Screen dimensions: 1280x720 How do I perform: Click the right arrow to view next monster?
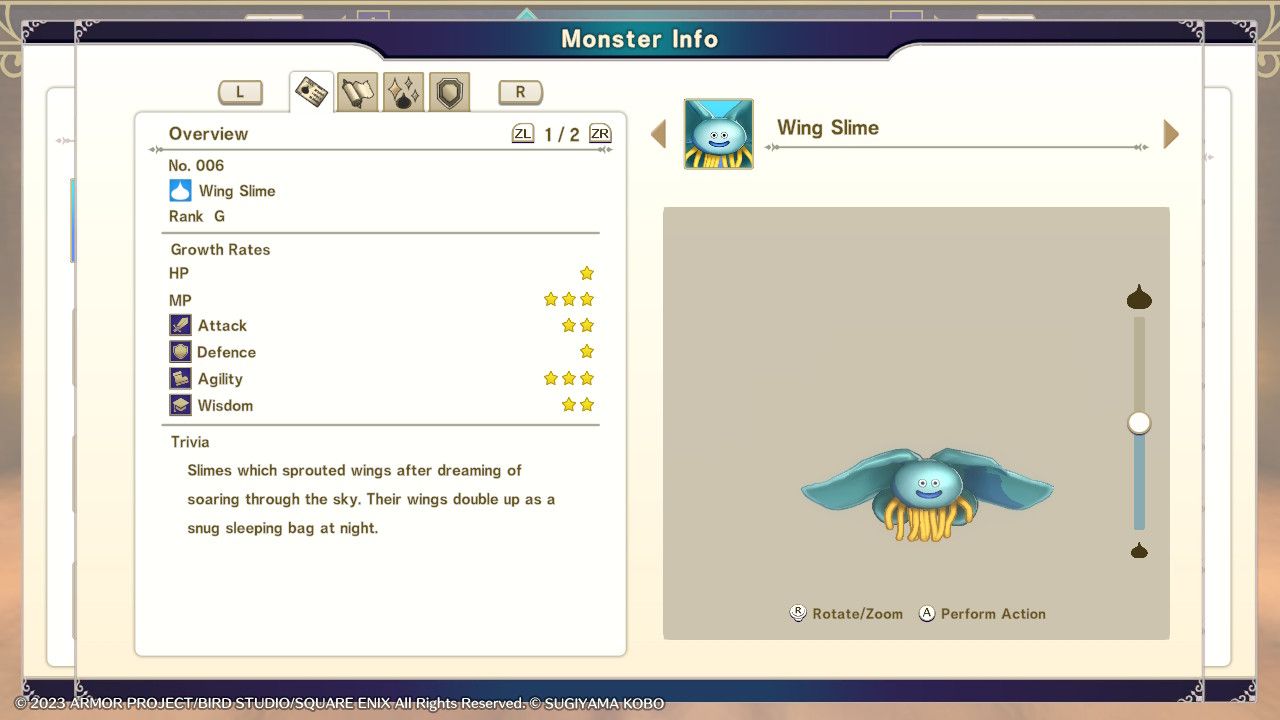coord(1170,133)
